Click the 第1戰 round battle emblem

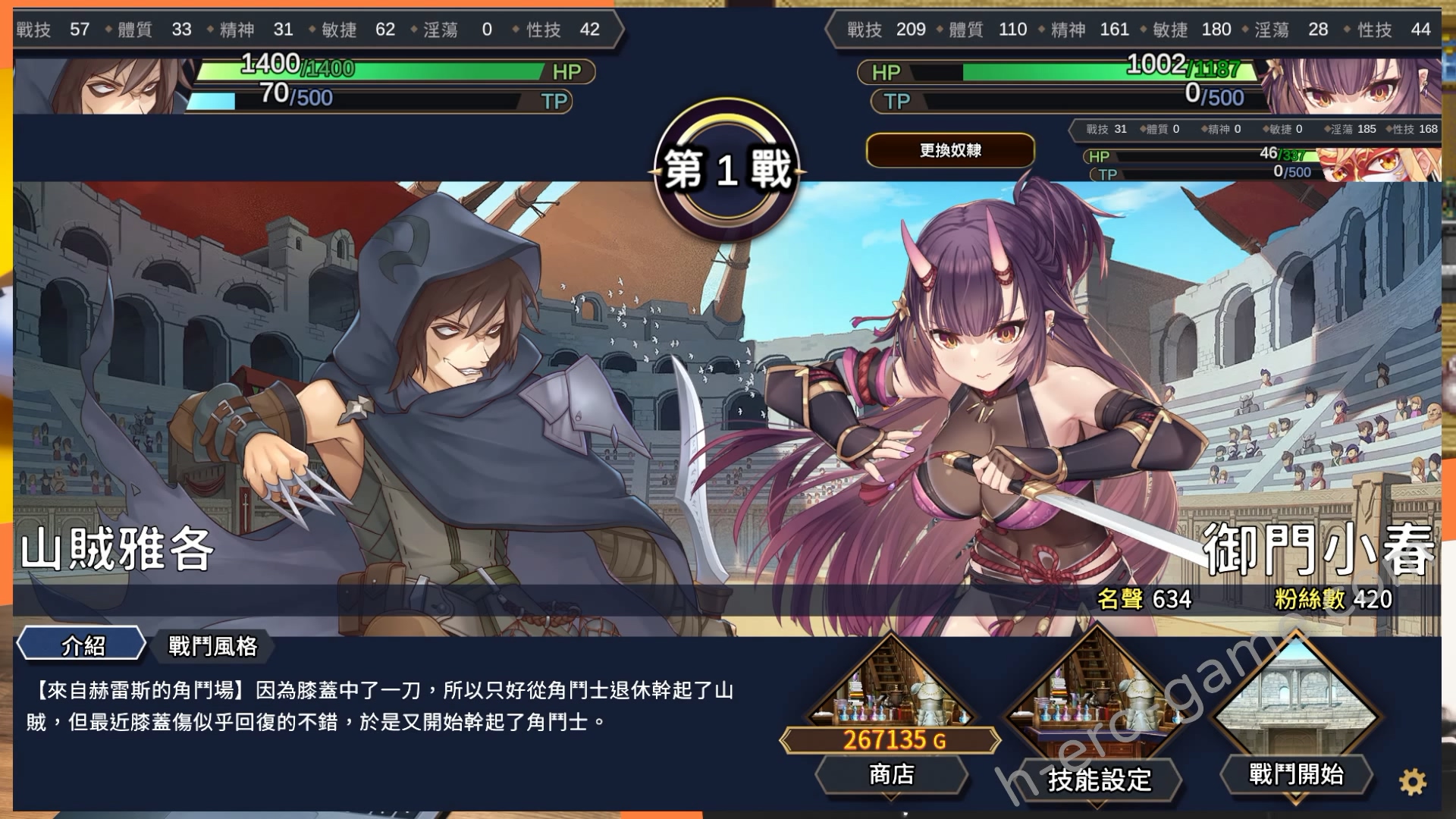[x=726, y=167]
